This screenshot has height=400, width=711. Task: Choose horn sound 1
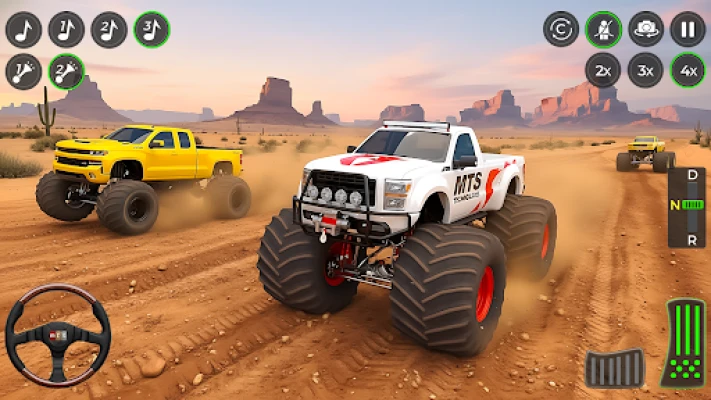pos(24,72)
